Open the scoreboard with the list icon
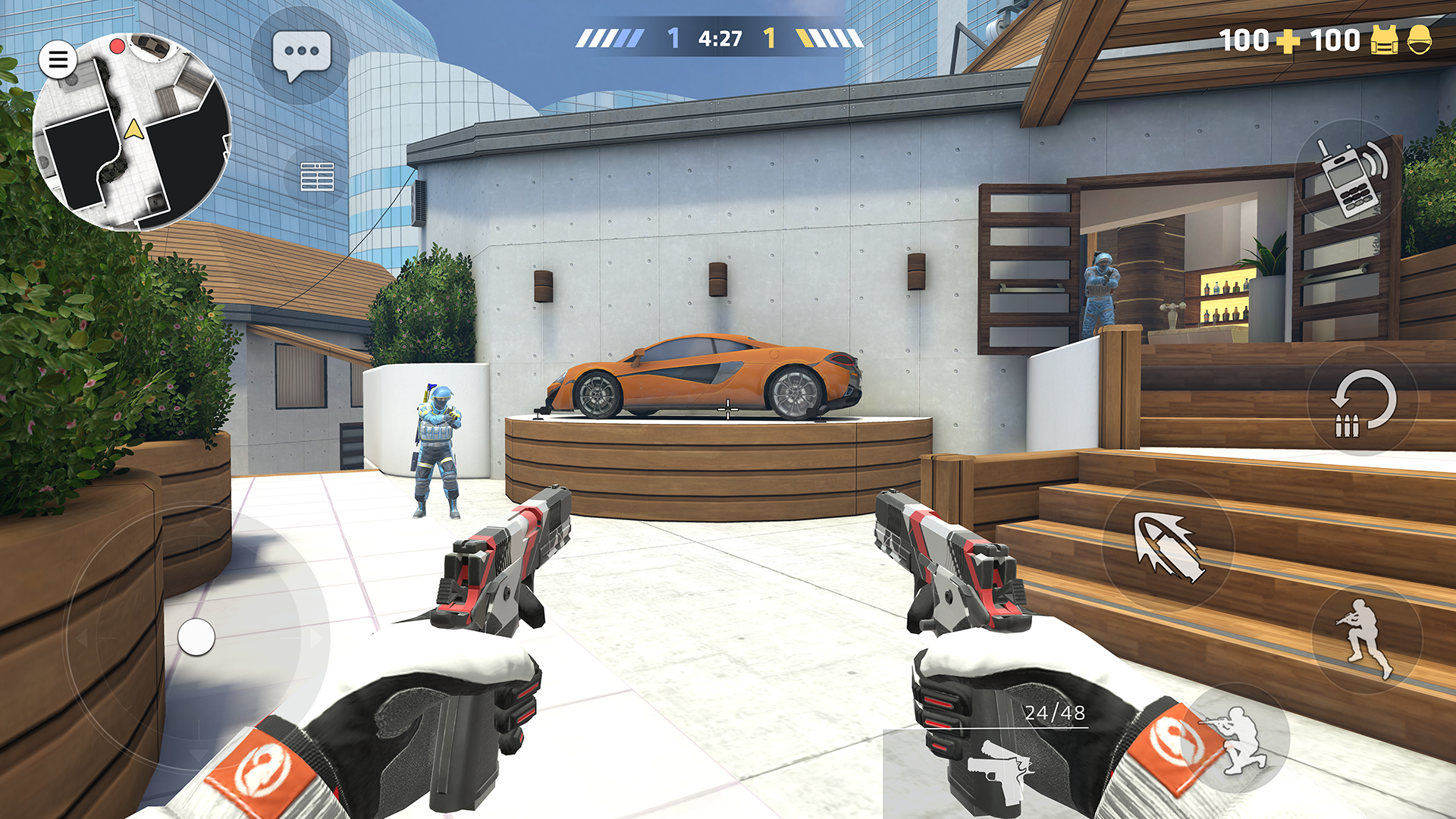 [x=318, y=175]
